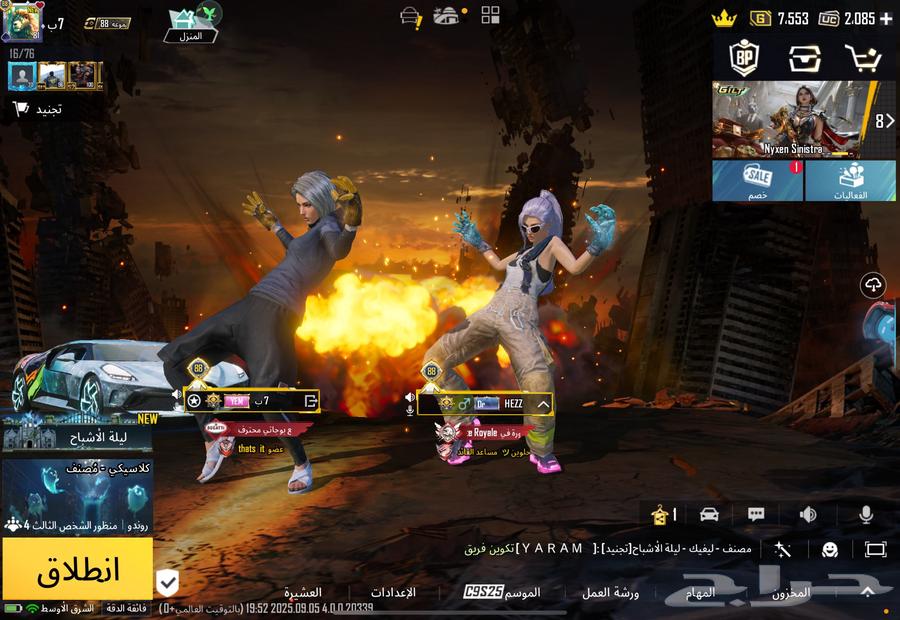
Task: Add UC with the plus button
Action: 886,19
